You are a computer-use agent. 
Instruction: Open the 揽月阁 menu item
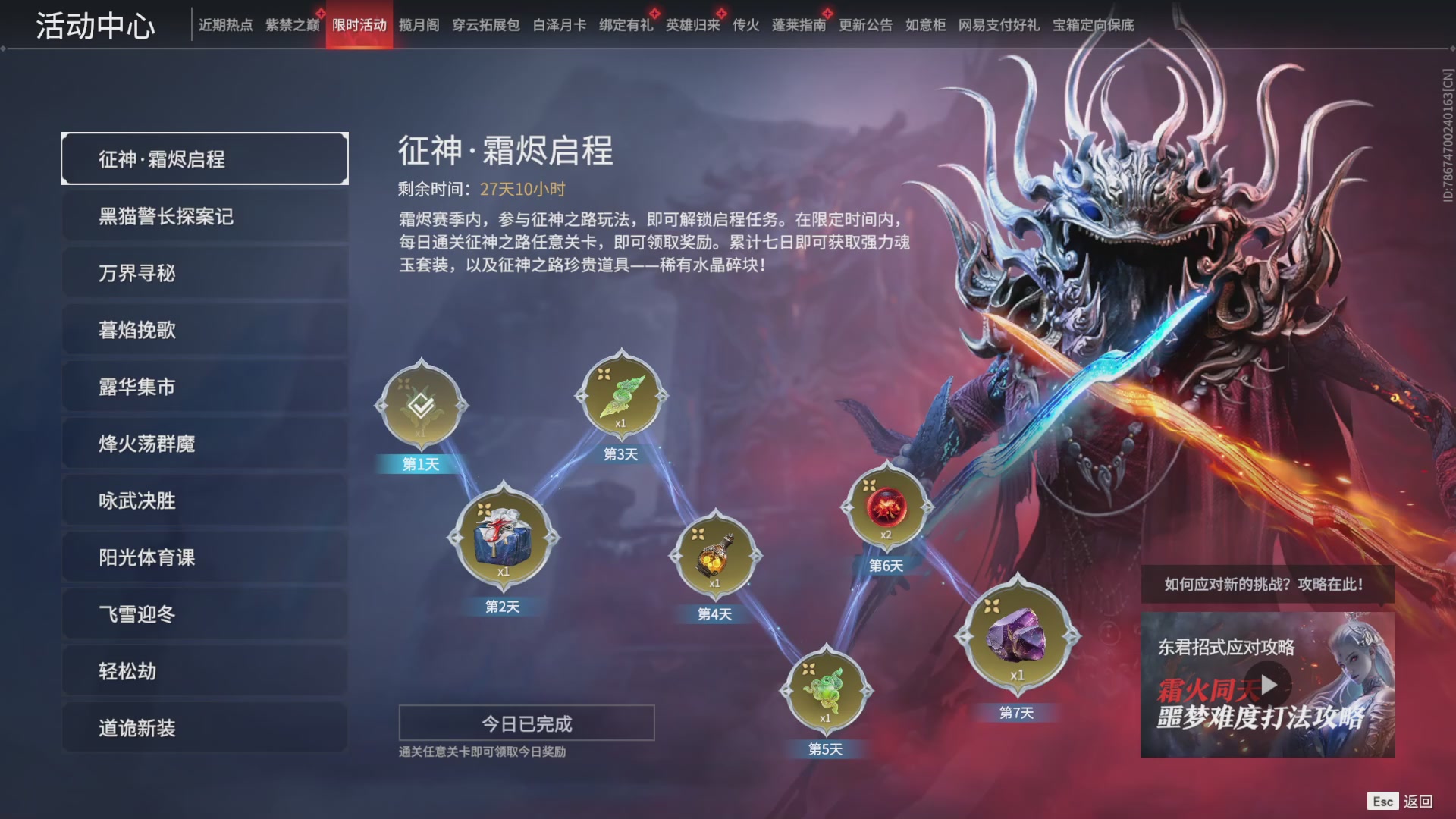click(418, 24)
